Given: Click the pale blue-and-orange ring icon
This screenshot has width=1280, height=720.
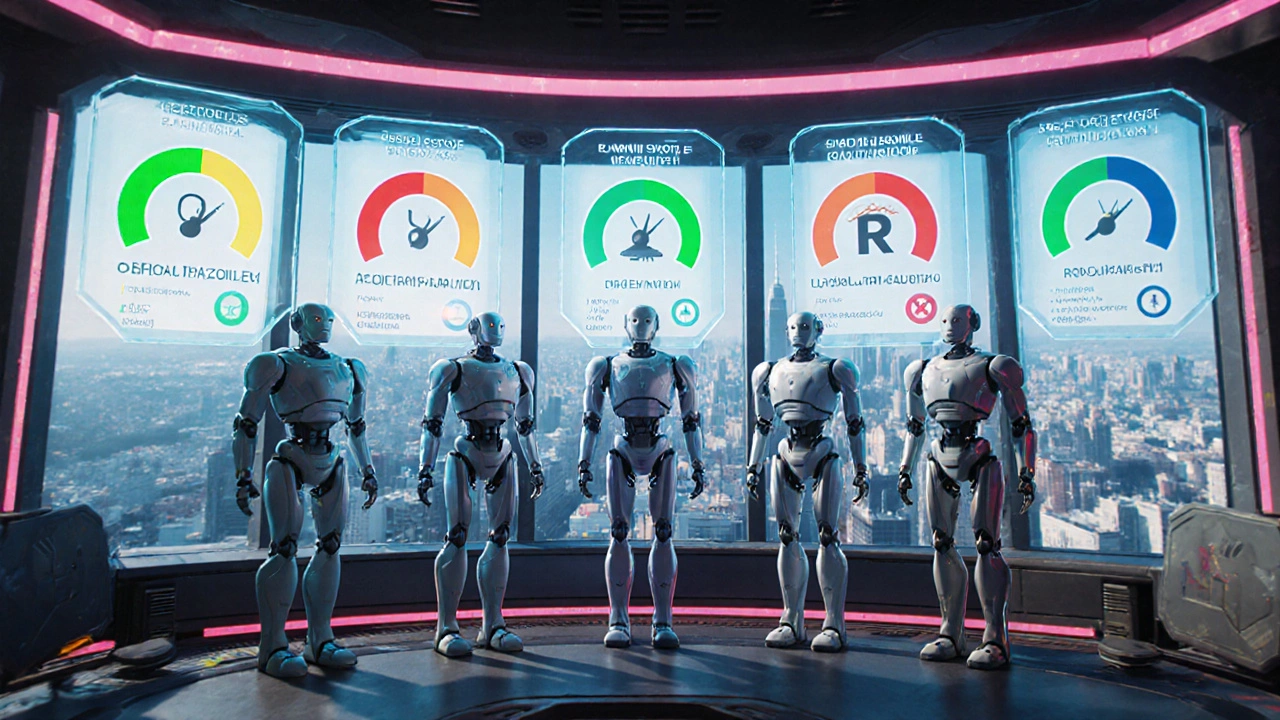Looking at the screenshot, I should click(x=457, y=314).
